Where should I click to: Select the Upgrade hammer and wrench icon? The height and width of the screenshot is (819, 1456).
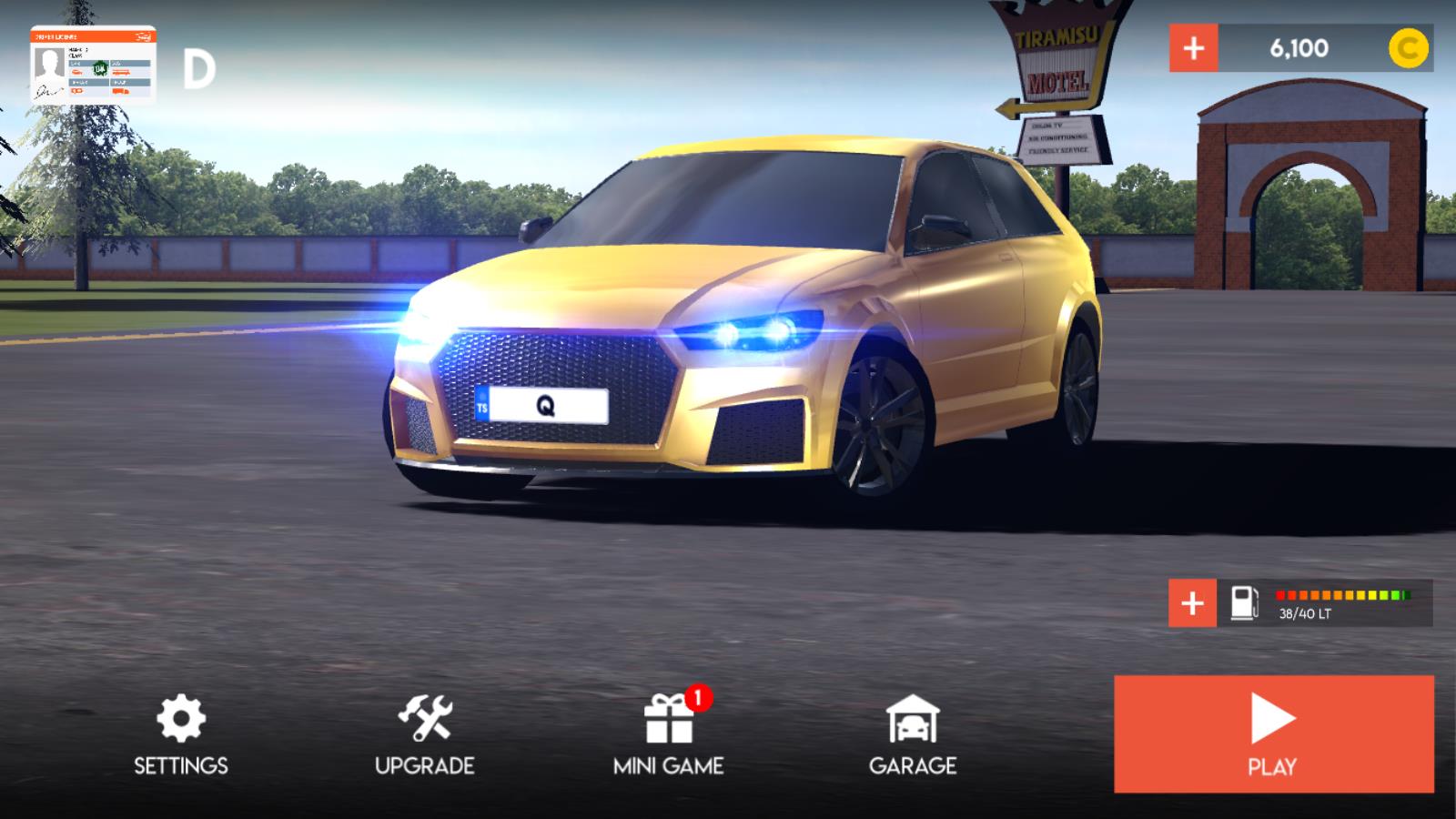coord(424,719)
